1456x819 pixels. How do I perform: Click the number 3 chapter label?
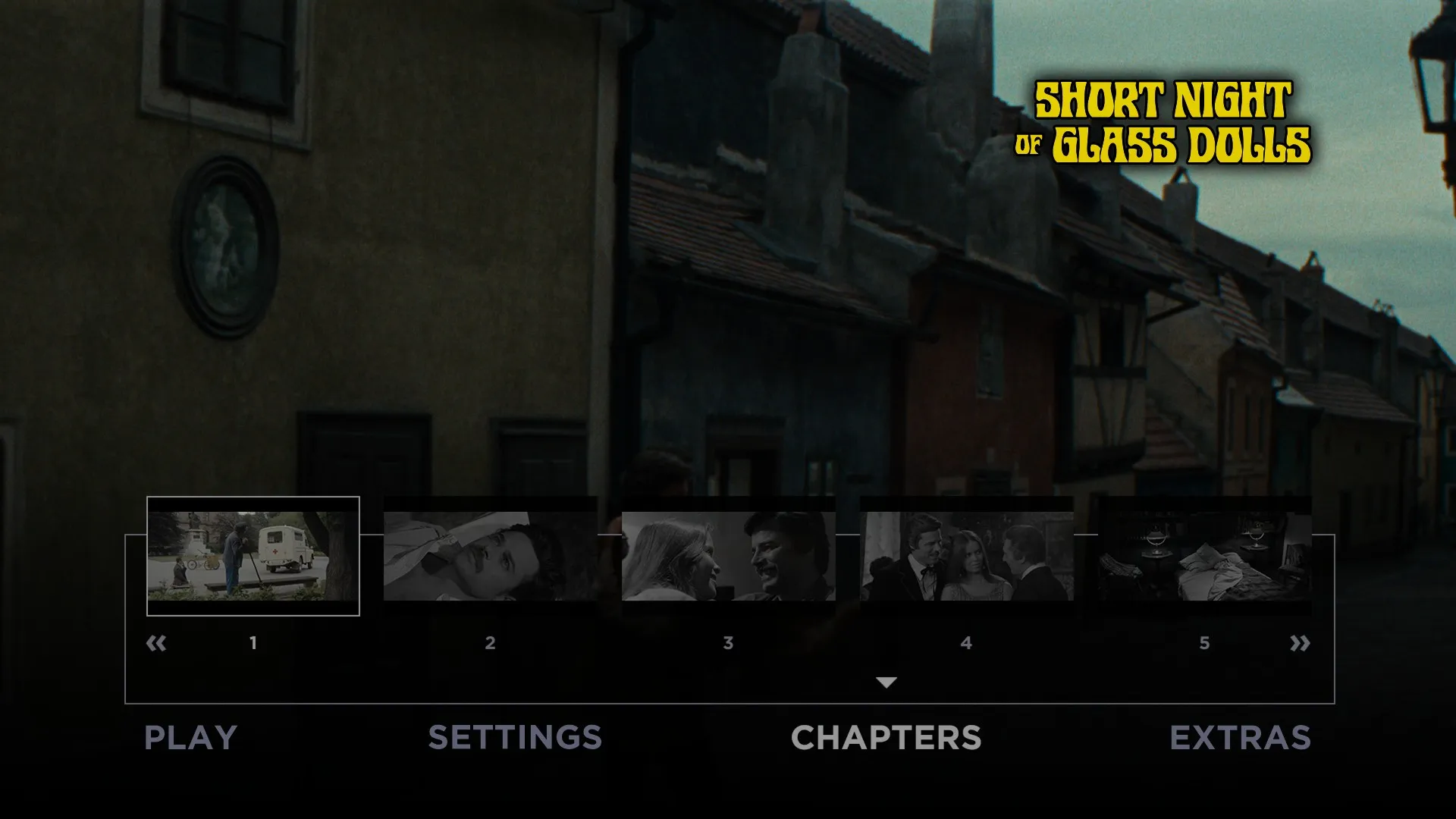pyautogui.click(x=728, y=642)
